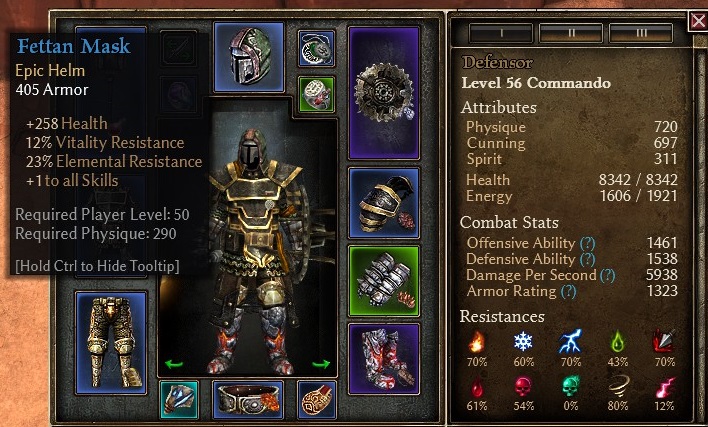Close the character sheet window
Screen dimensions: 708x427
point(698,21)
